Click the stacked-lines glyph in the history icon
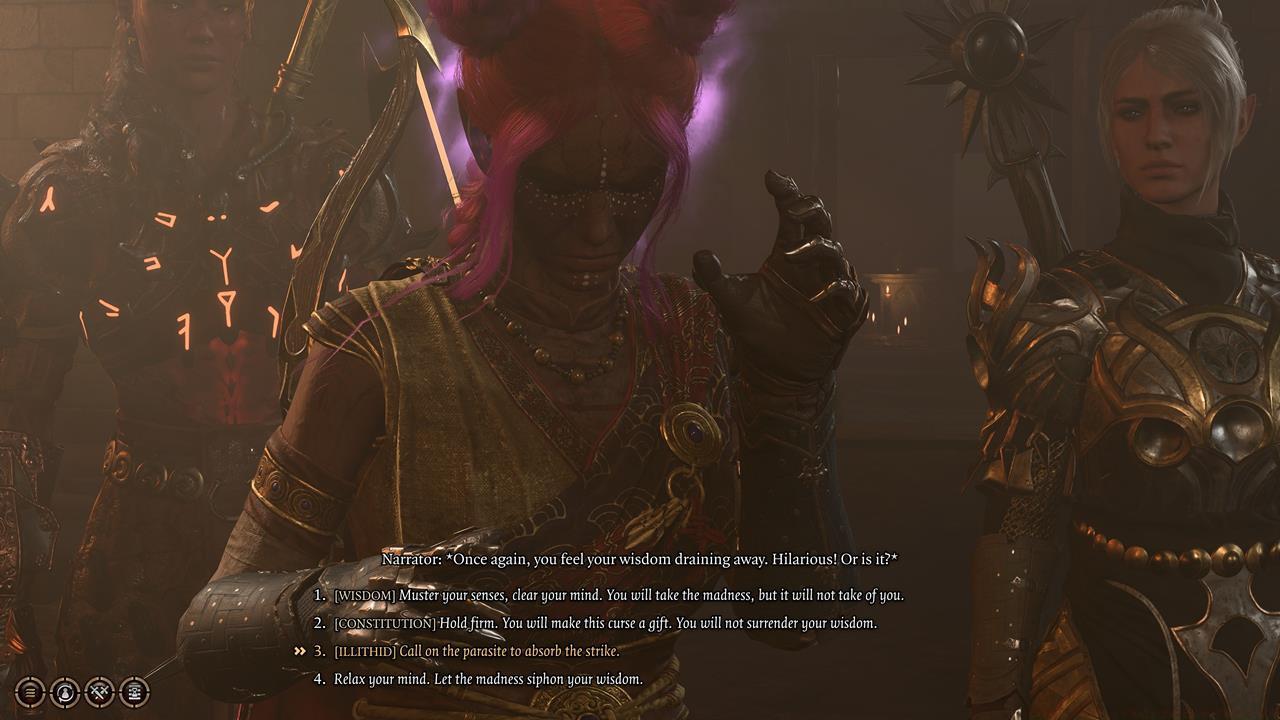The height and width of the screenshot is (720, 1280). click(x=29, y=691)
